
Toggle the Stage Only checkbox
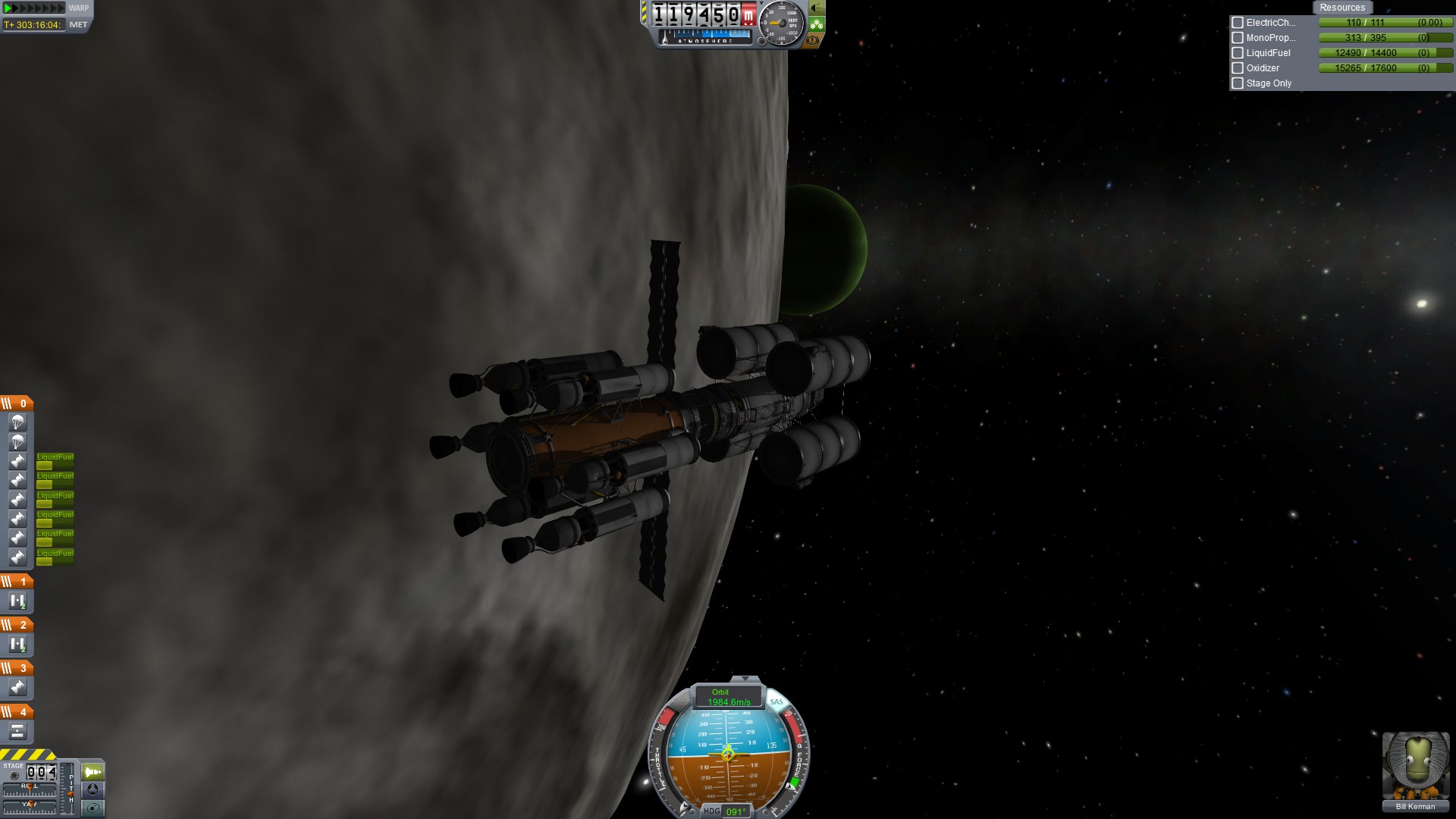(1238, 83)
